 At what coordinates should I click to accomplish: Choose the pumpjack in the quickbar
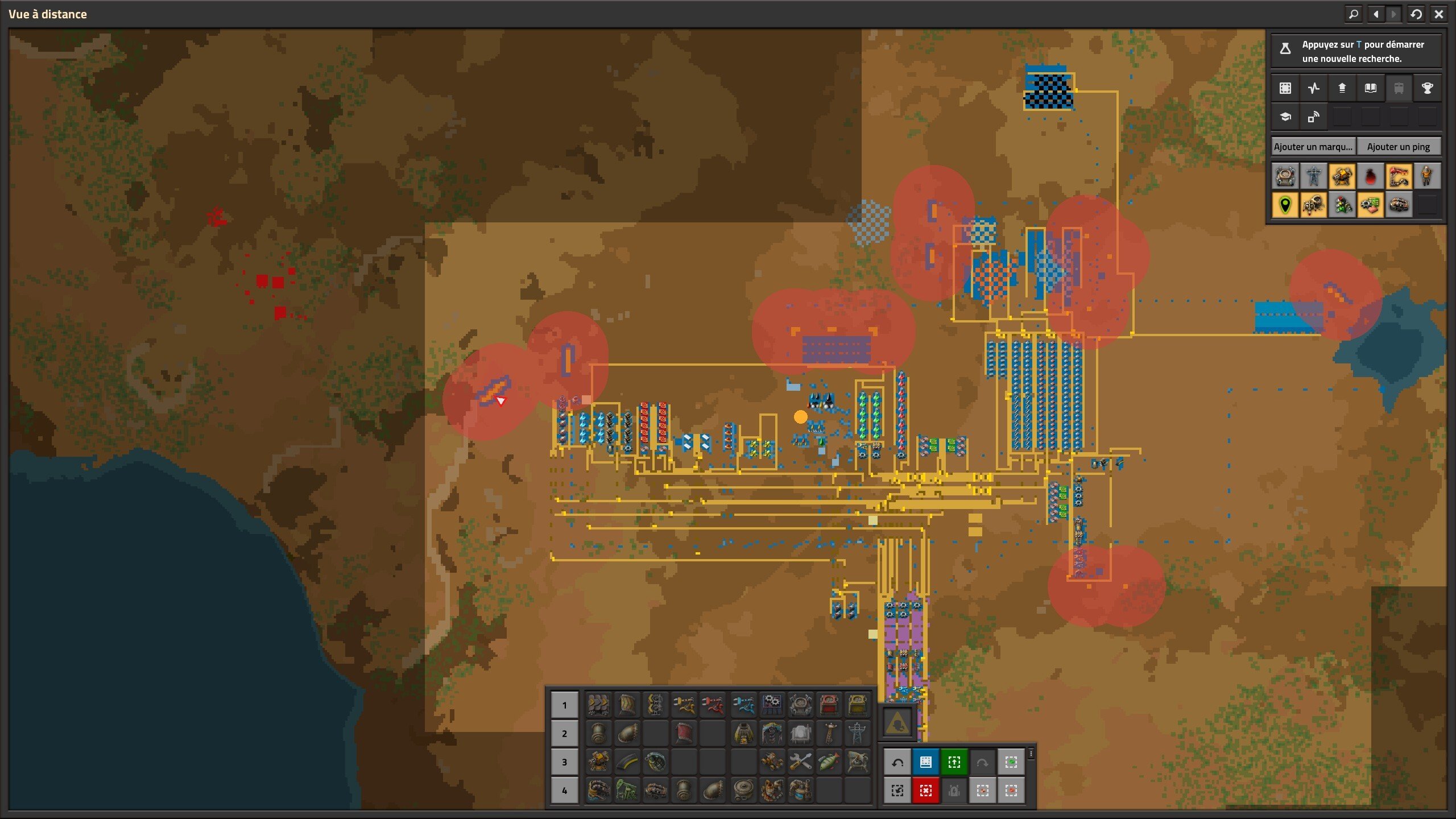(x=627, y=791)
